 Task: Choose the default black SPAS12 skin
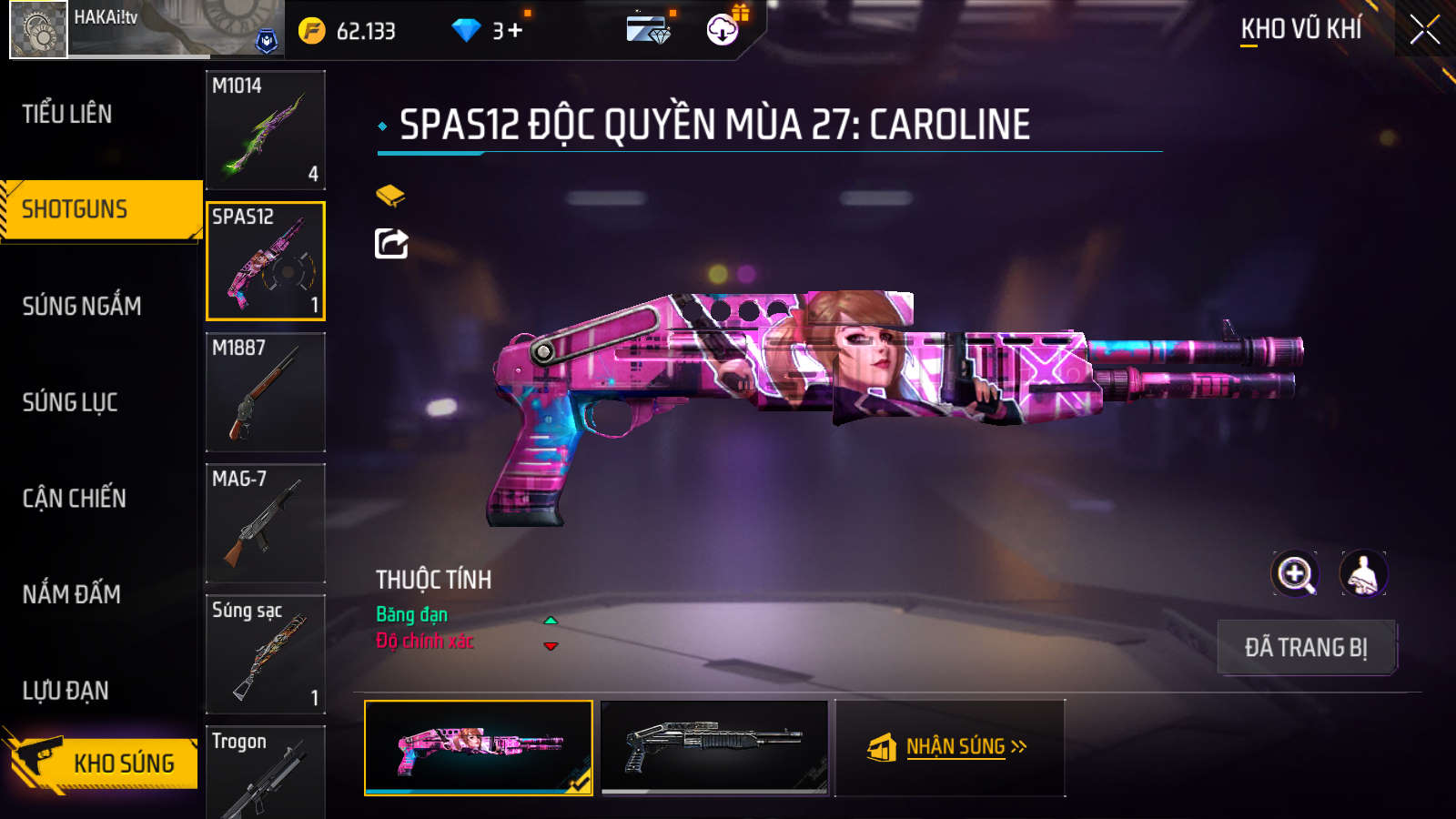coord(714,747)
